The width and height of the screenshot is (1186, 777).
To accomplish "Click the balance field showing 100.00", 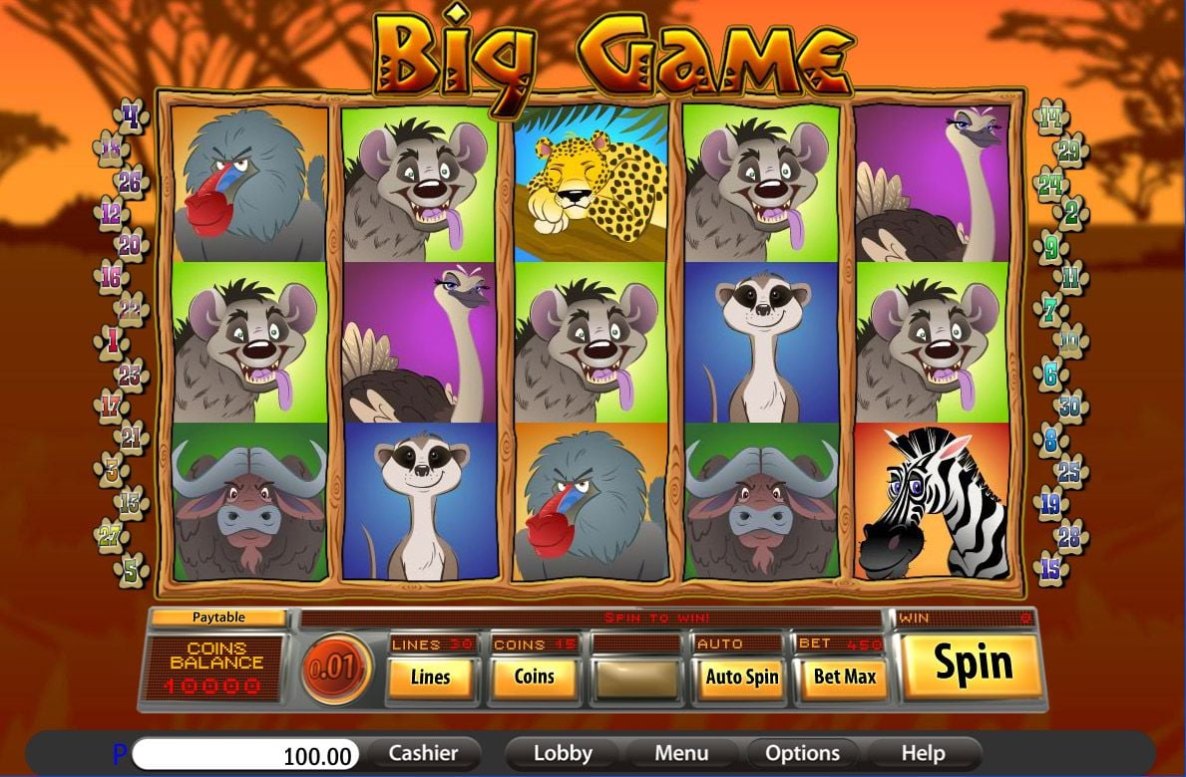I will [x=246, y=755].
